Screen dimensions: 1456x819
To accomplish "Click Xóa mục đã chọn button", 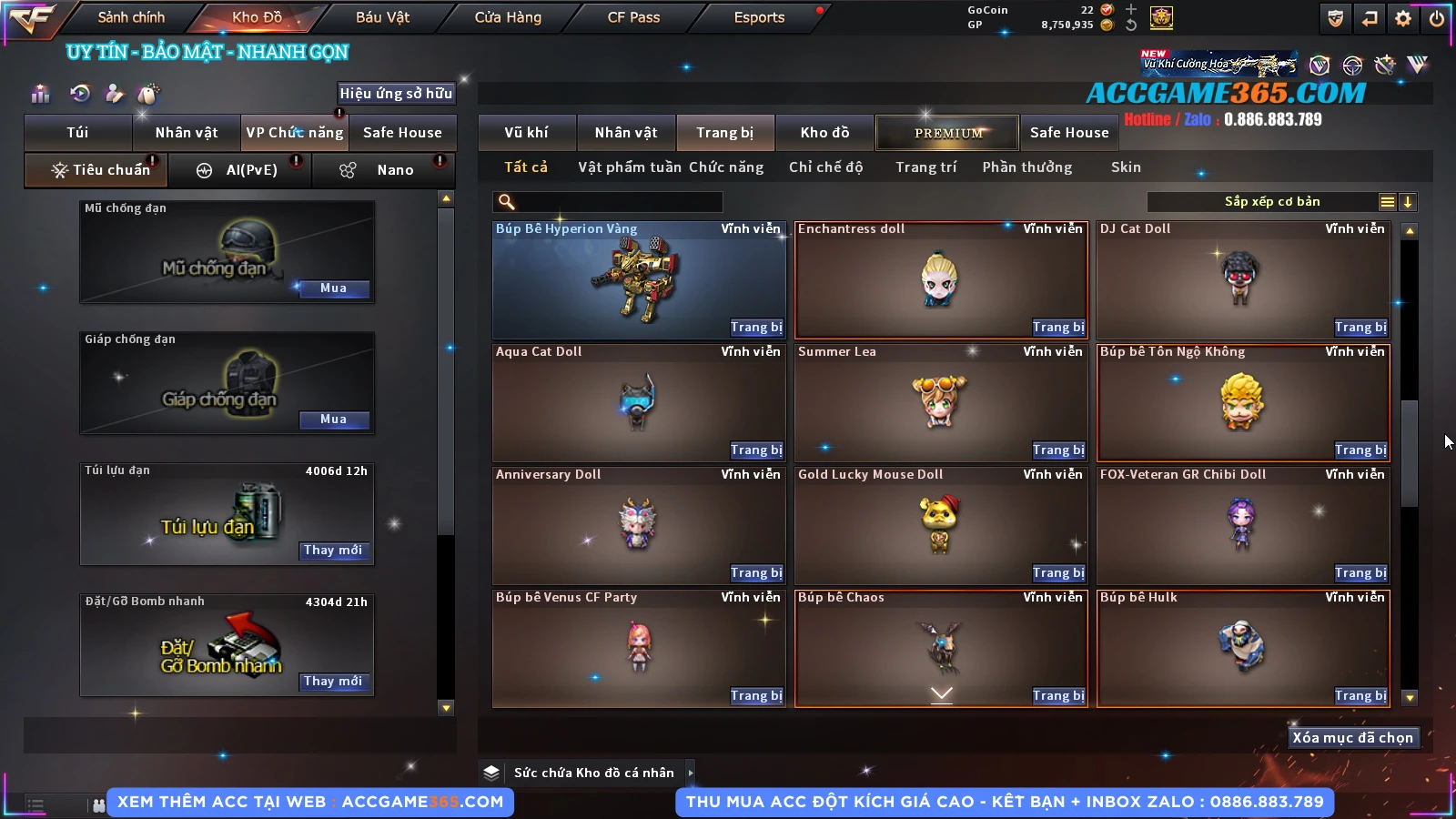I will tap(1352, 738).
